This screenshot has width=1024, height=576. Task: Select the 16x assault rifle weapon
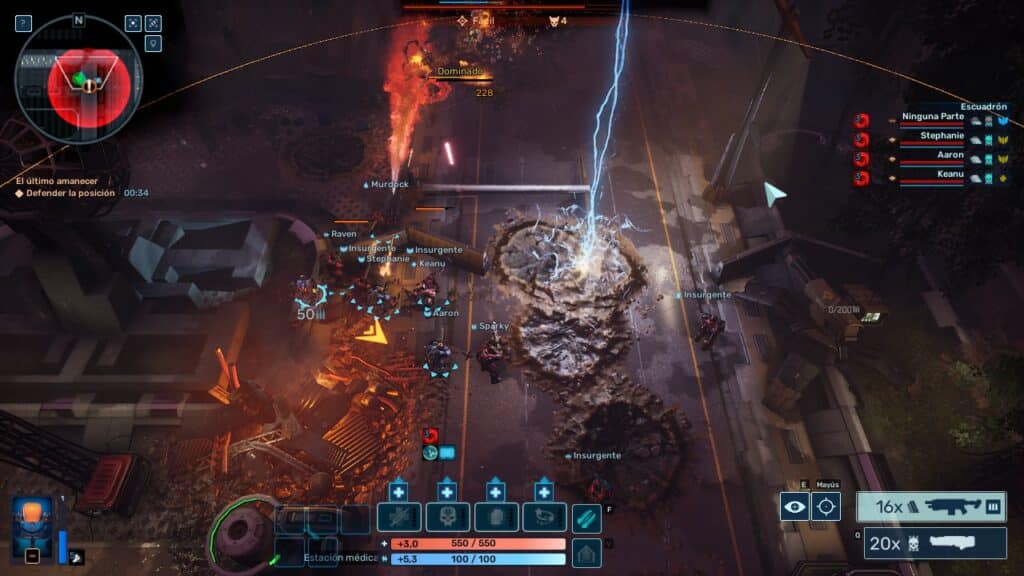pyautogui.click(x=931, y=507)
